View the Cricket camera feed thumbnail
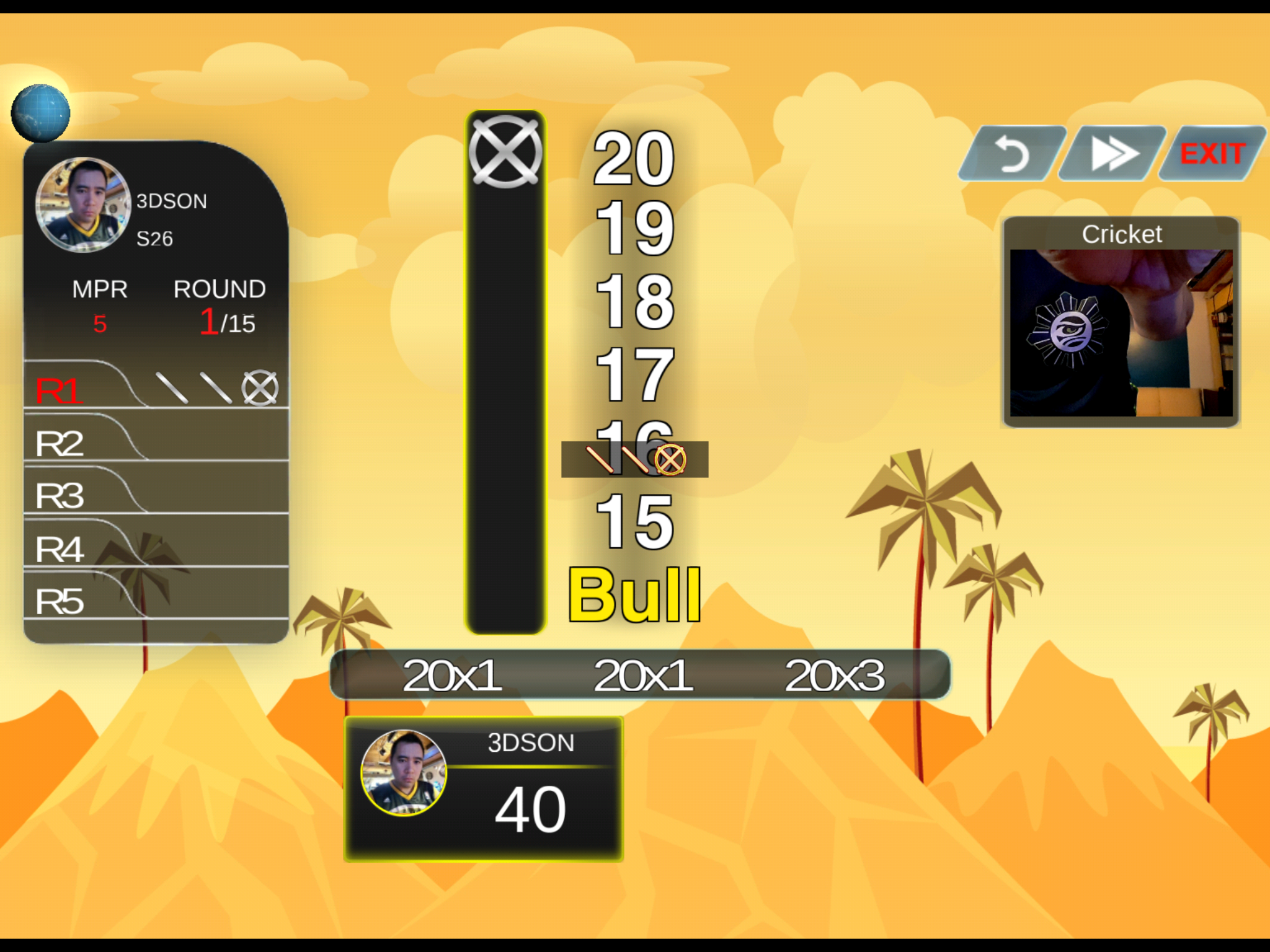Viewport: 1270px width, 952px height. click(1121, 332)
